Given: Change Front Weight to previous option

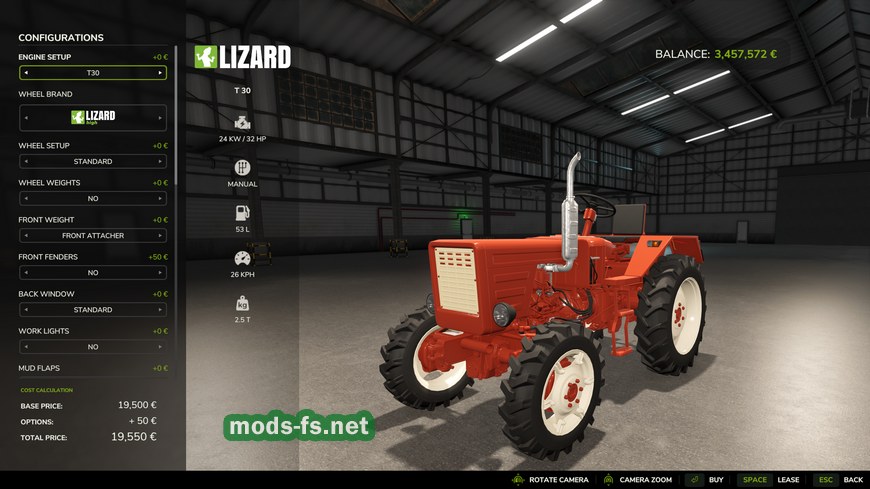Looking at the screenshot, I should [x=25, y=236].
